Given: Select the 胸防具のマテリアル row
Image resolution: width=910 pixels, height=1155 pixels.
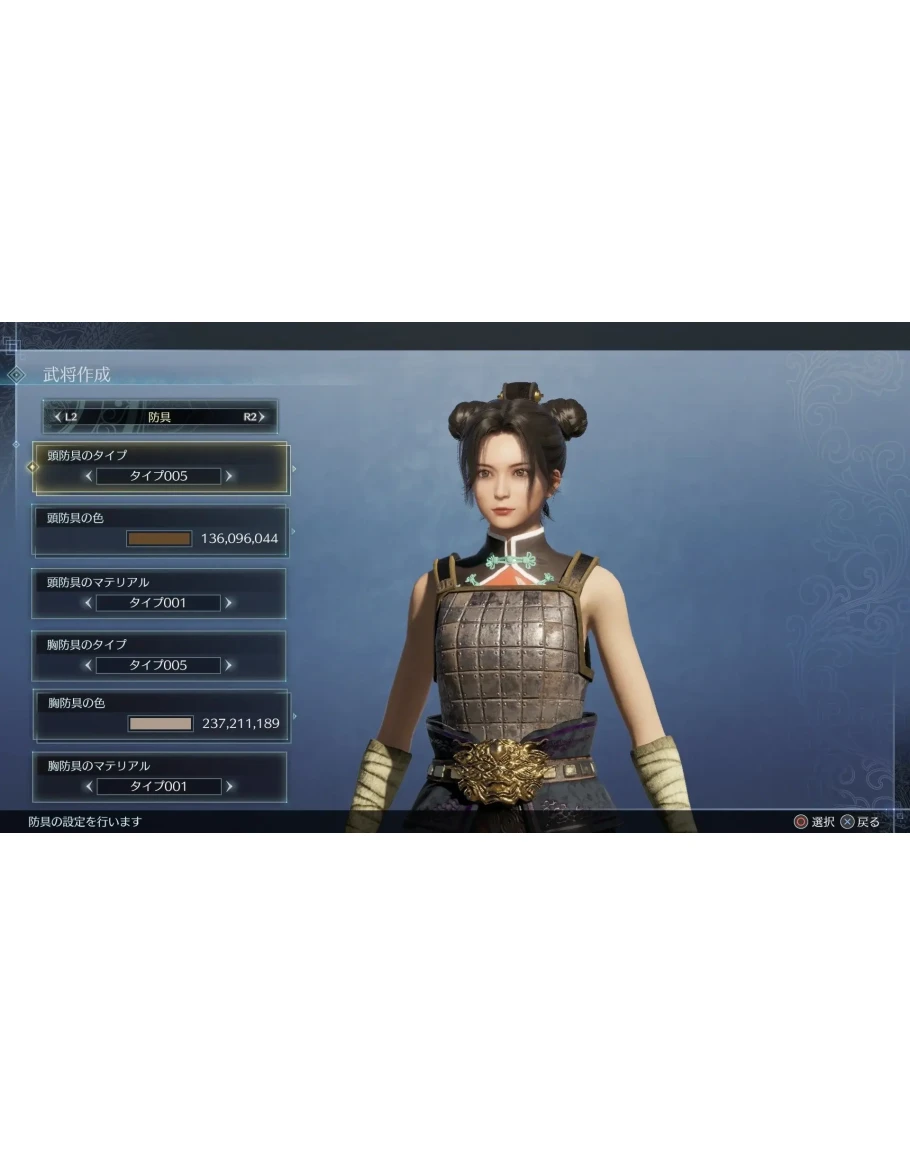Looking at the screenshot, I should pyautogui.click(x=160, y=766).
